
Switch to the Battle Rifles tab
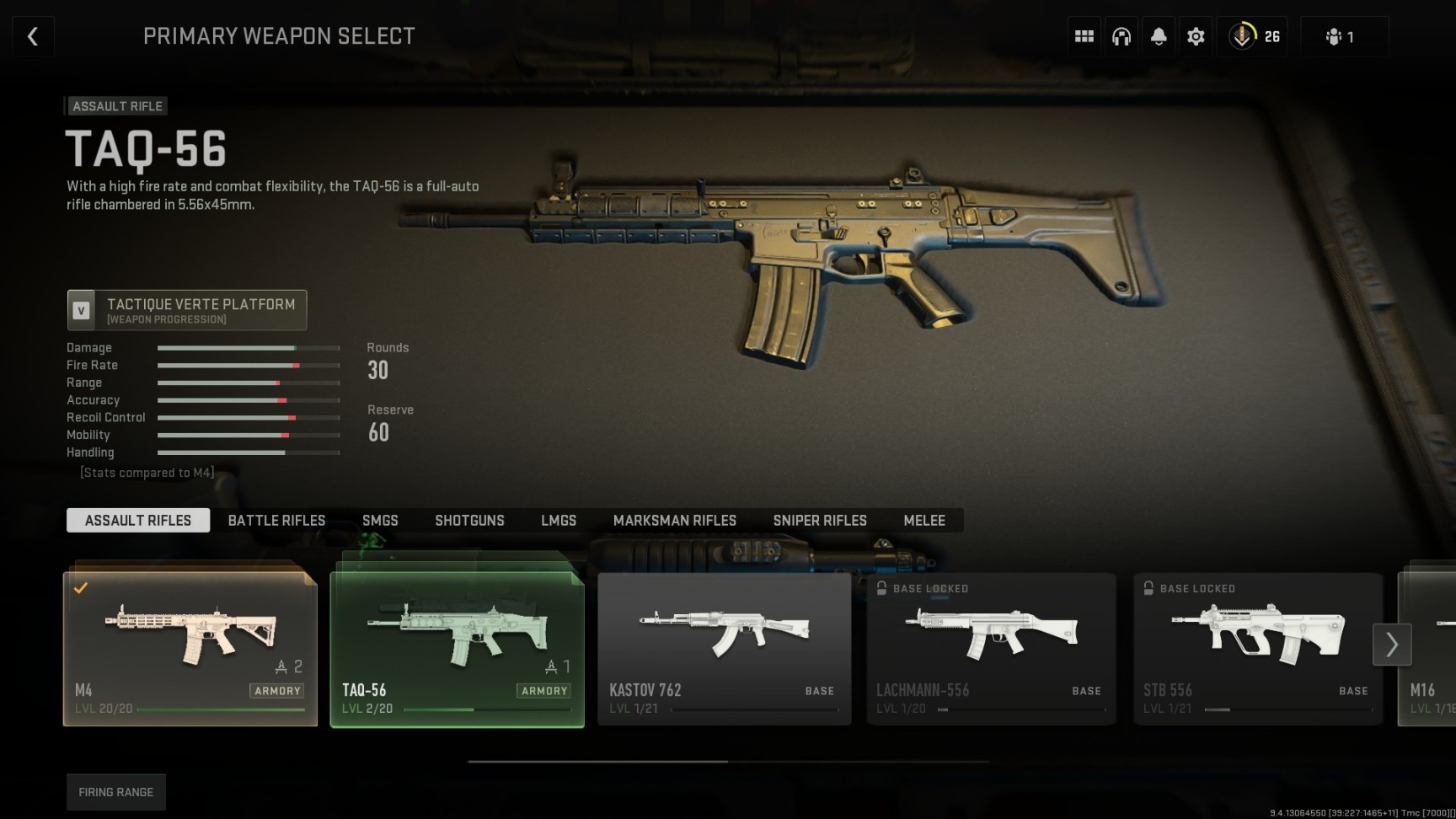click(276, 520)
